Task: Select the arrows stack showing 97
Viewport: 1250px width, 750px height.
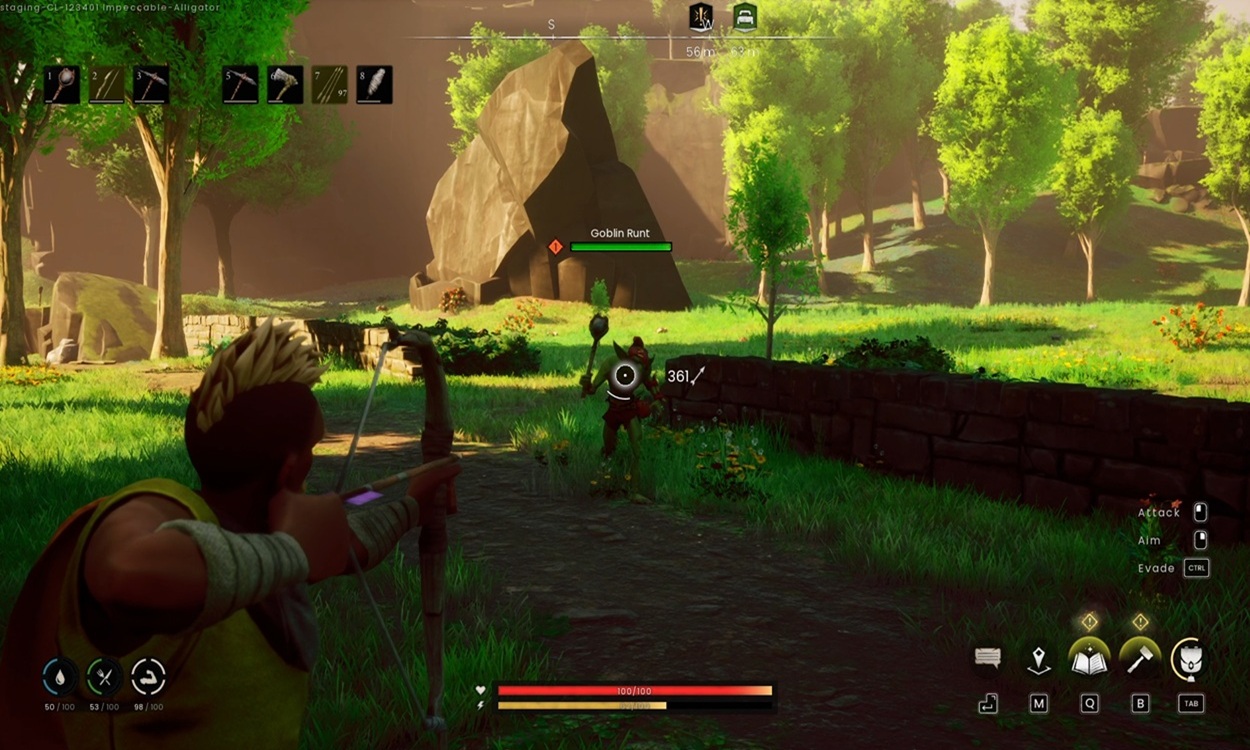Action: [329, 85]
